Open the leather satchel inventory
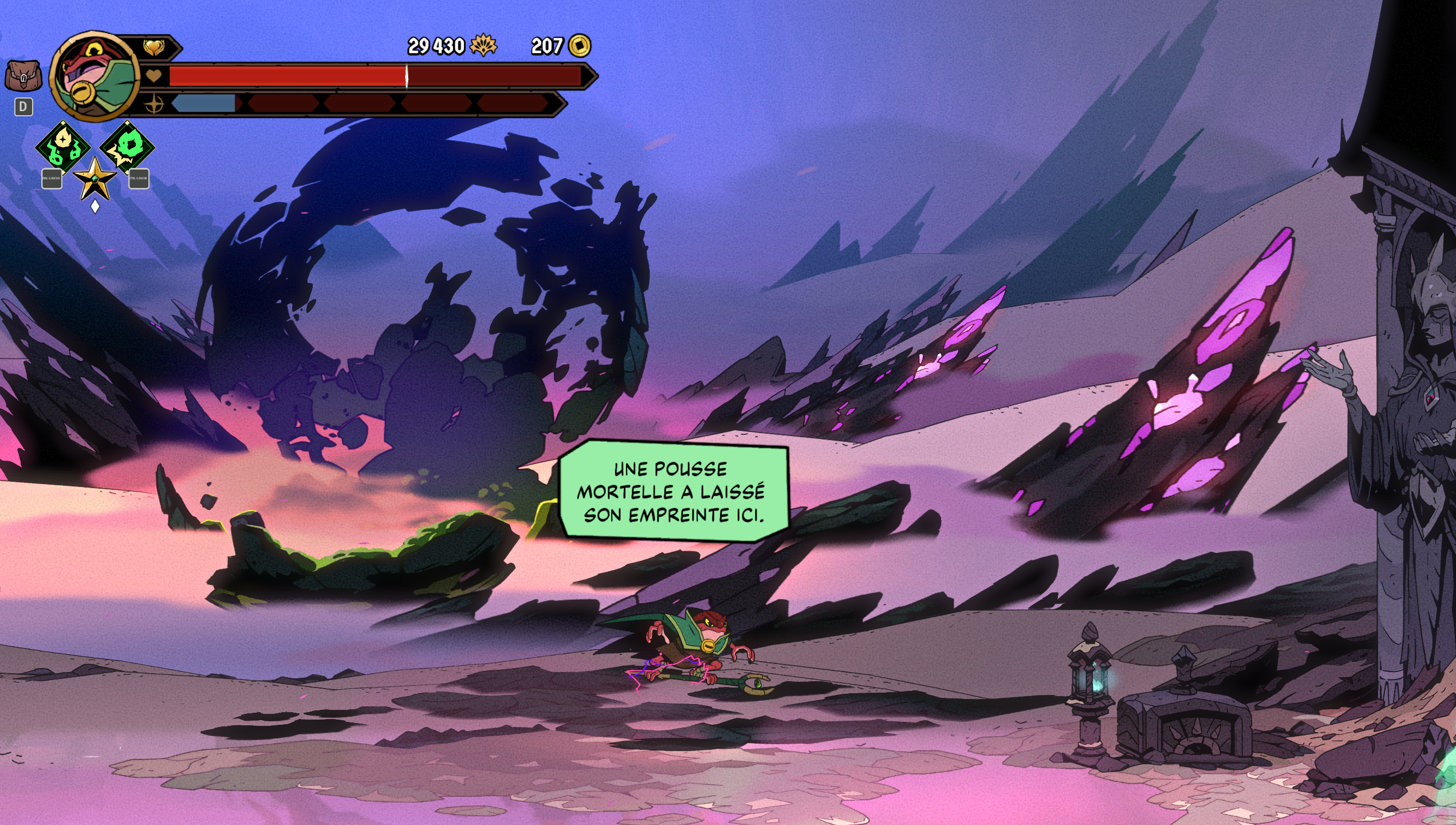 point(23,76)
